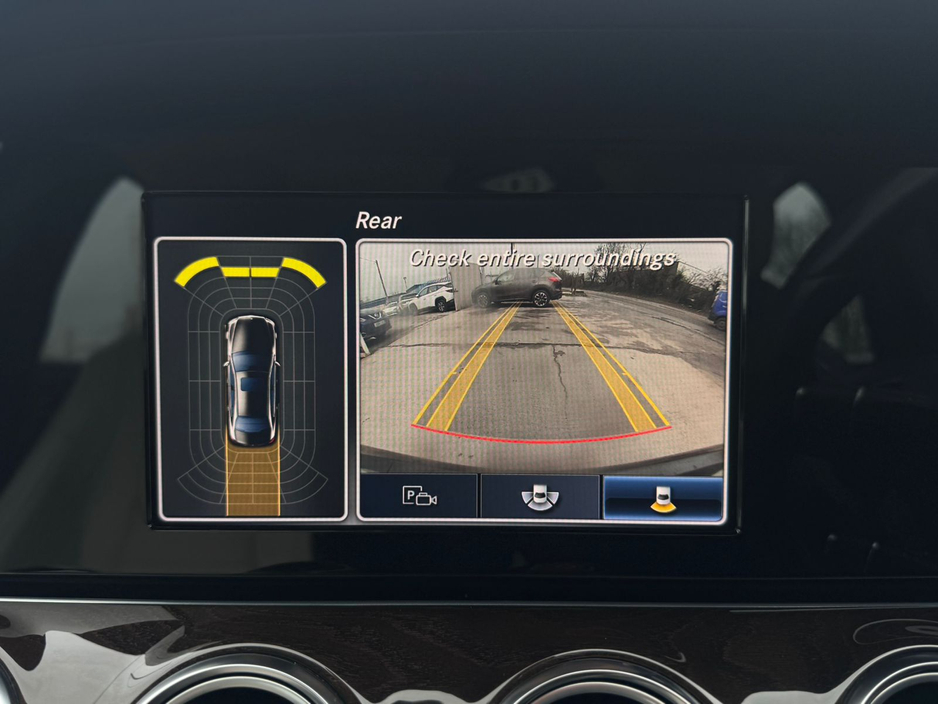Switch to the wide-angle car view button

pos(540,497)
